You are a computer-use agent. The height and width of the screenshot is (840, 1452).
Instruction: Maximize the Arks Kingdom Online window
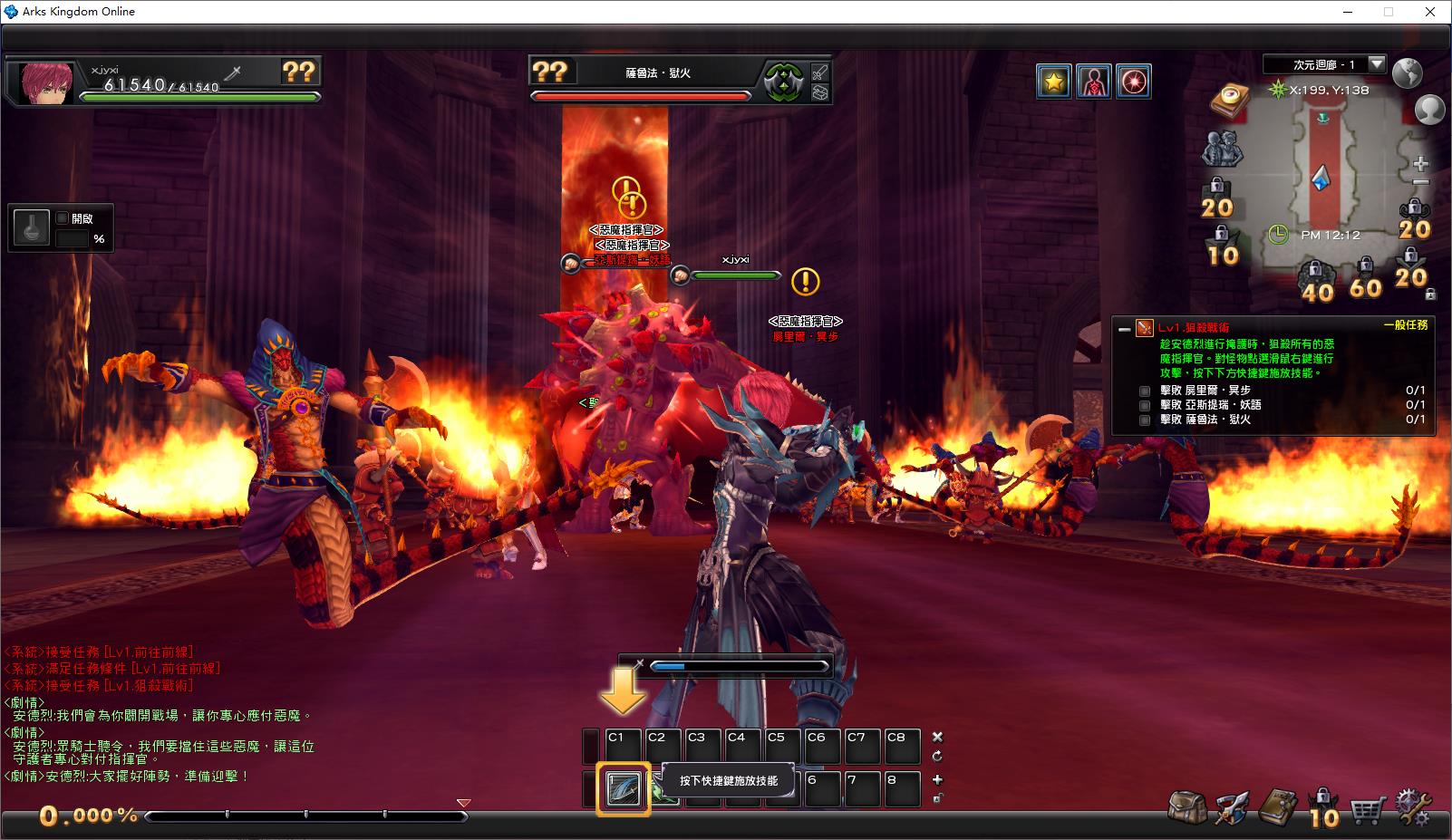coord(1388,12)
